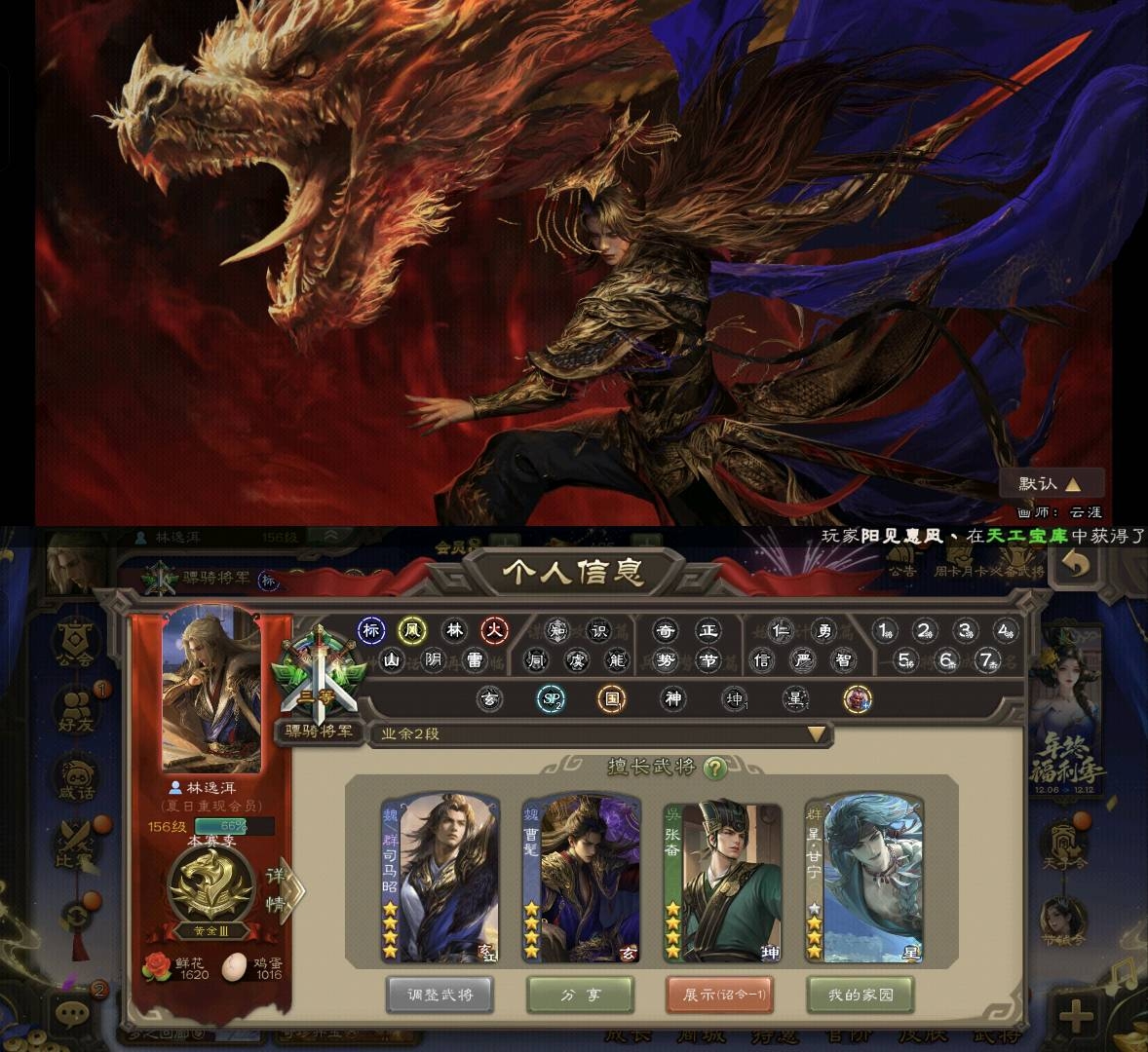Click the 调整武将 button
The width and height of the screenshot is (1148, 1052).
[x=439, y=995]
